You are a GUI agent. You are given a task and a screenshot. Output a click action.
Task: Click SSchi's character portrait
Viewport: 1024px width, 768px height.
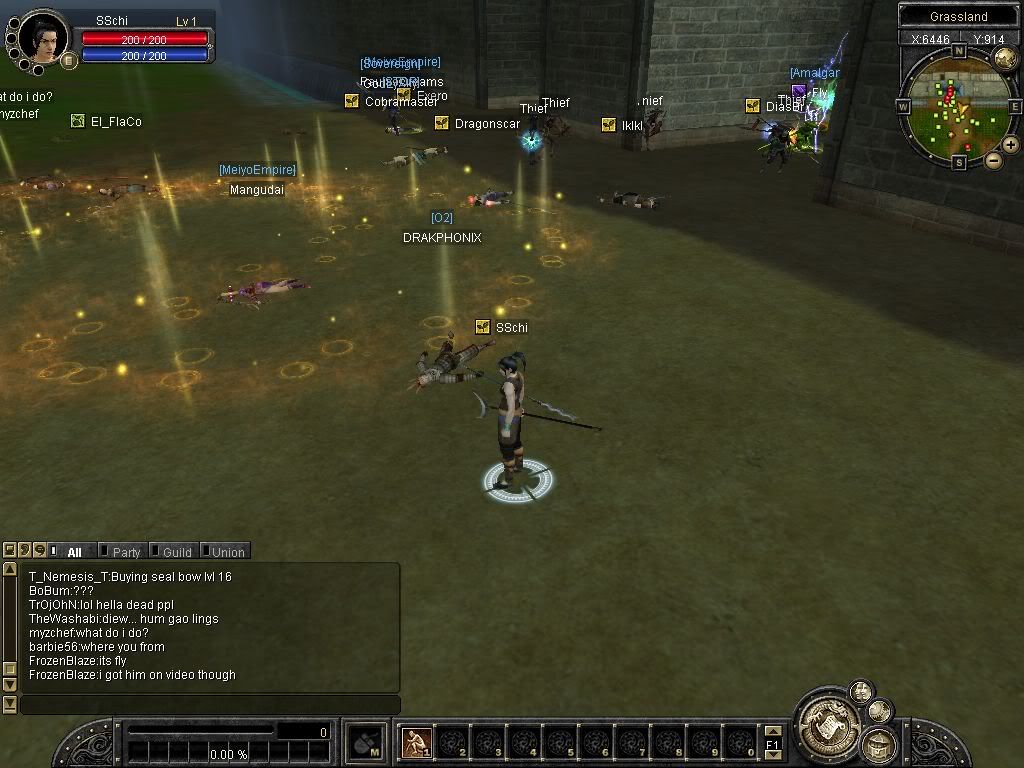(44, 36)
